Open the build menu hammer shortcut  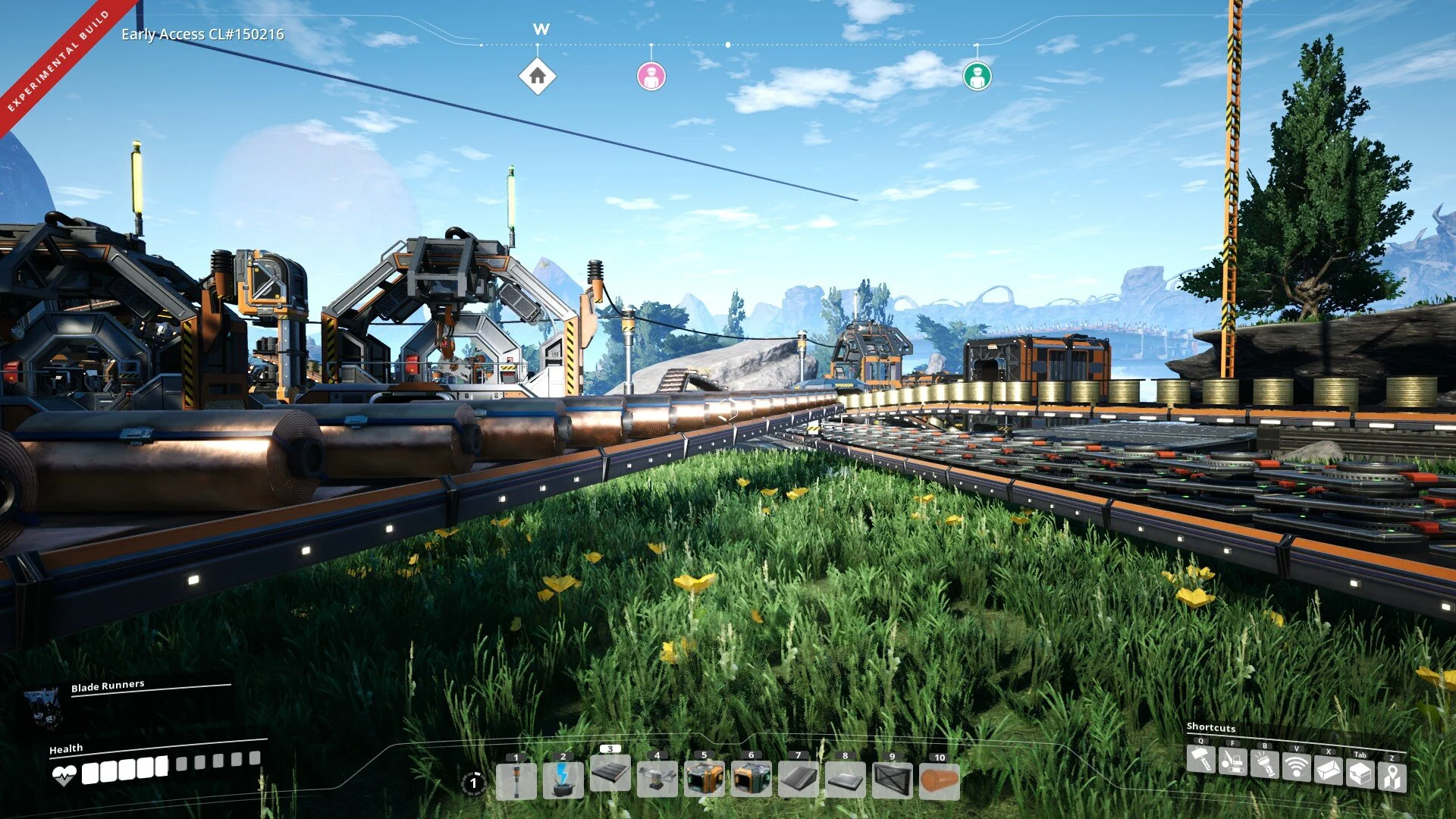point(1201,759)
